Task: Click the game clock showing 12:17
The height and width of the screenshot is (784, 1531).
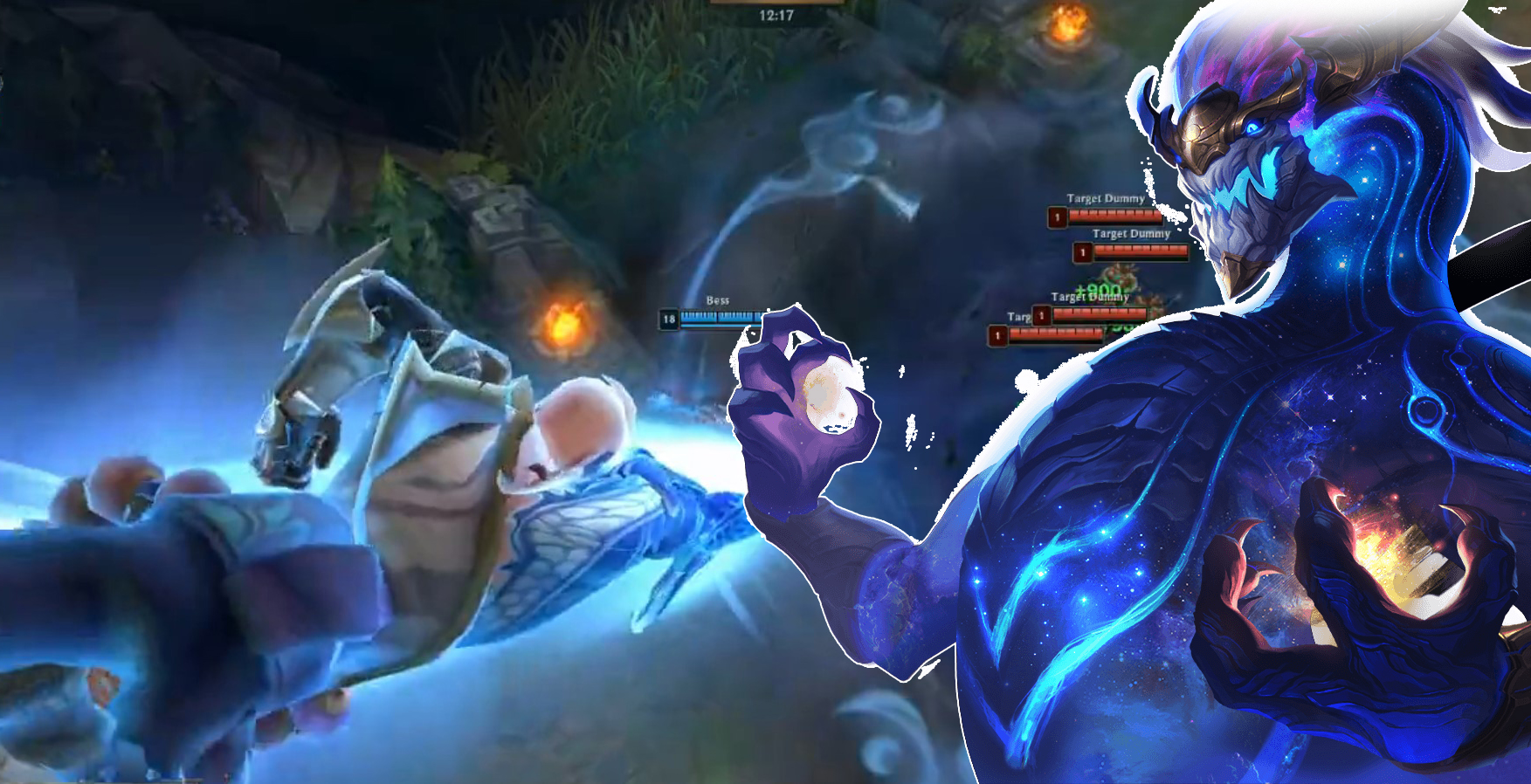Action: click(x=777, y=15)
